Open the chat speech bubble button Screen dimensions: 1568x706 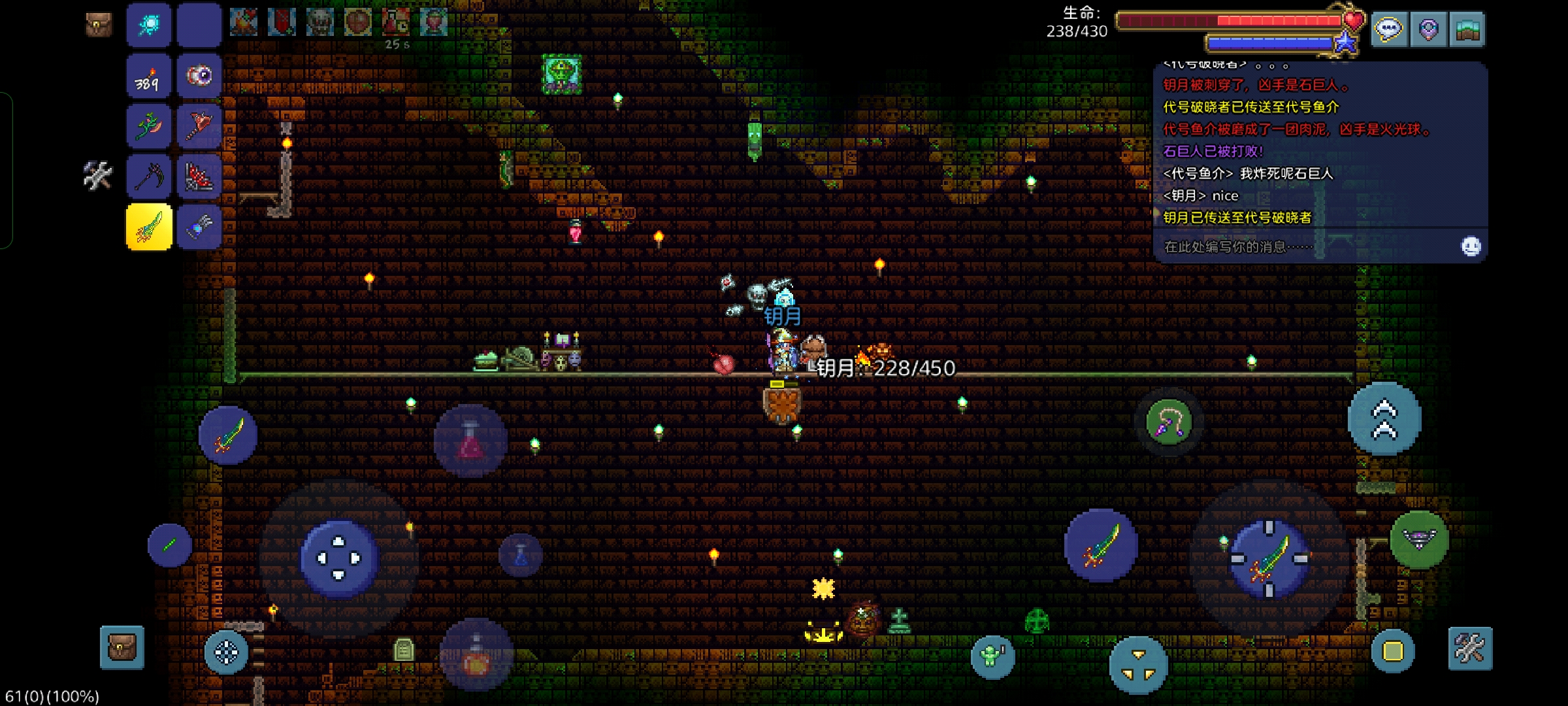[1389, 30]
